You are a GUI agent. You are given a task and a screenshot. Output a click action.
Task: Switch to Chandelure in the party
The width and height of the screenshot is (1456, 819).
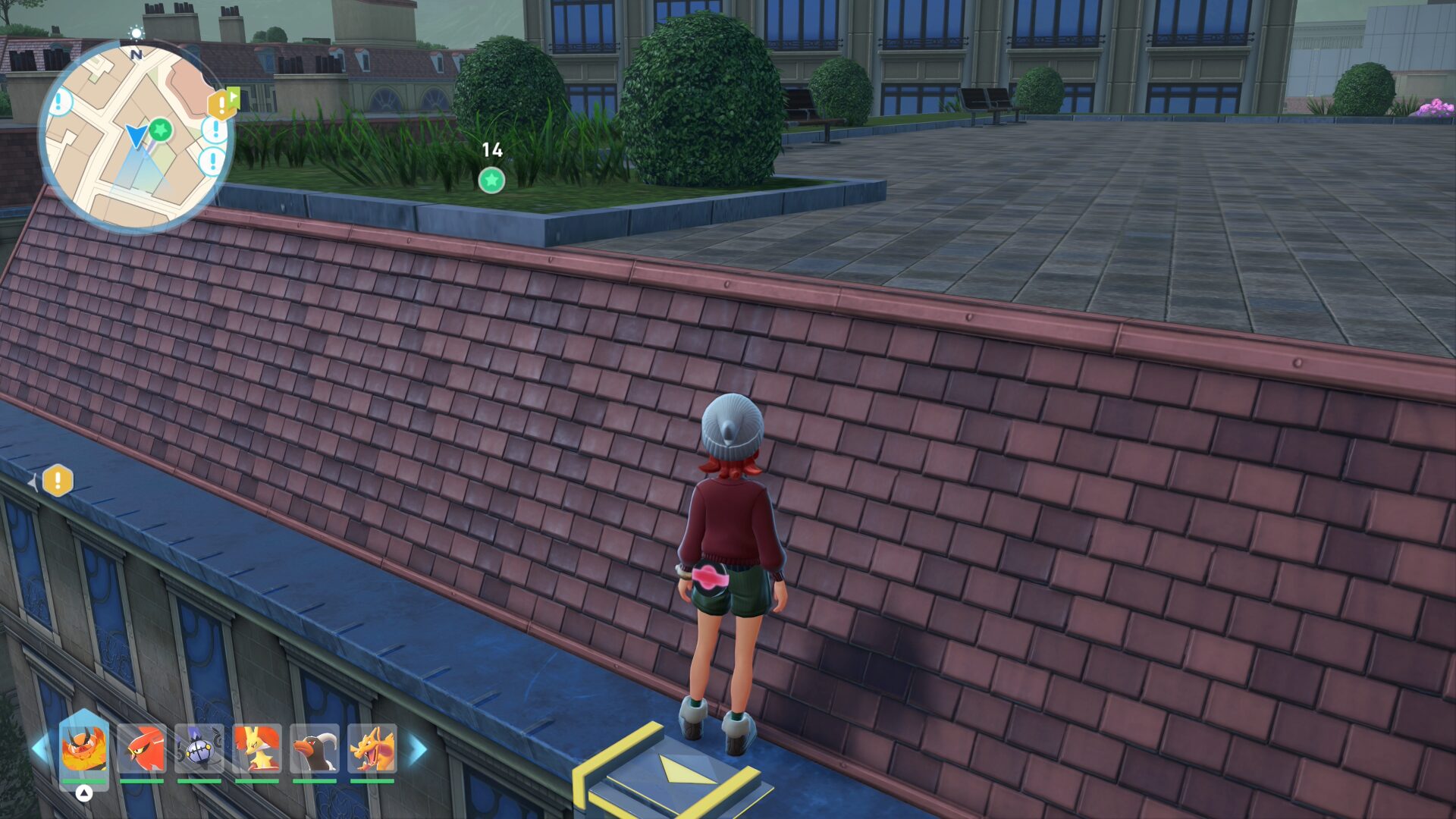(199, 748)
